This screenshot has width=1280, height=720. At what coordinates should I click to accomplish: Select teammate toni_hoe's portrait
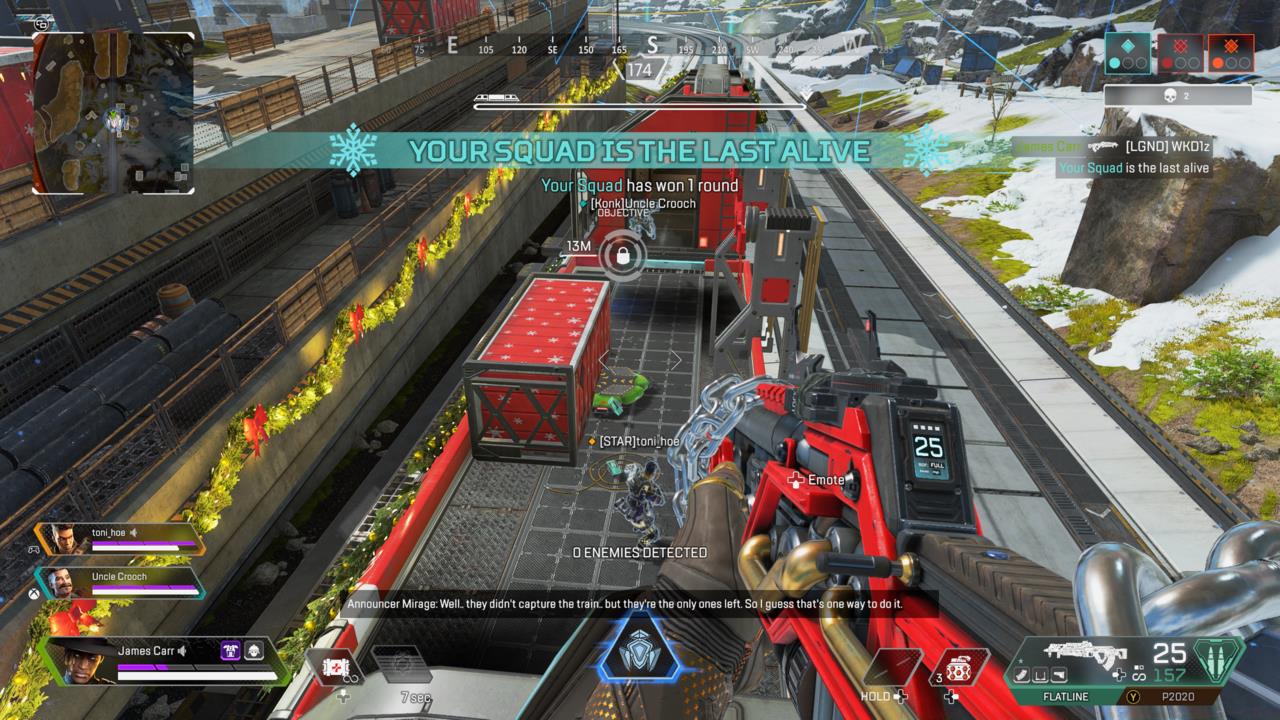[62, 540]
